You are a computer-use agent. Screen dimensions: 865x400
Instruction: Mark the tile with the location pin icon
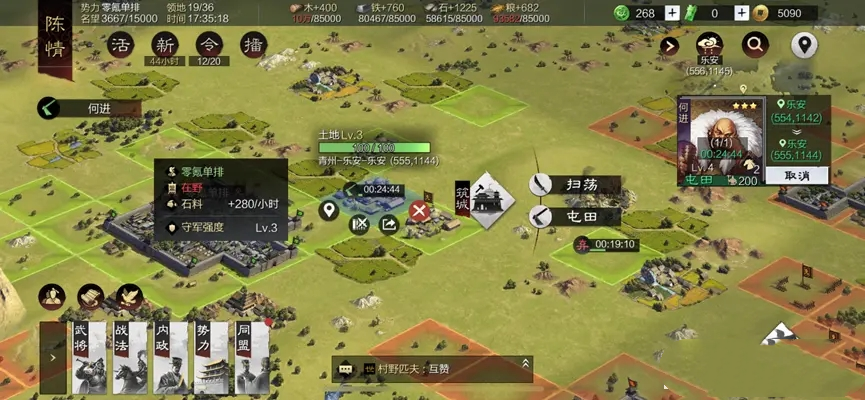327,211
